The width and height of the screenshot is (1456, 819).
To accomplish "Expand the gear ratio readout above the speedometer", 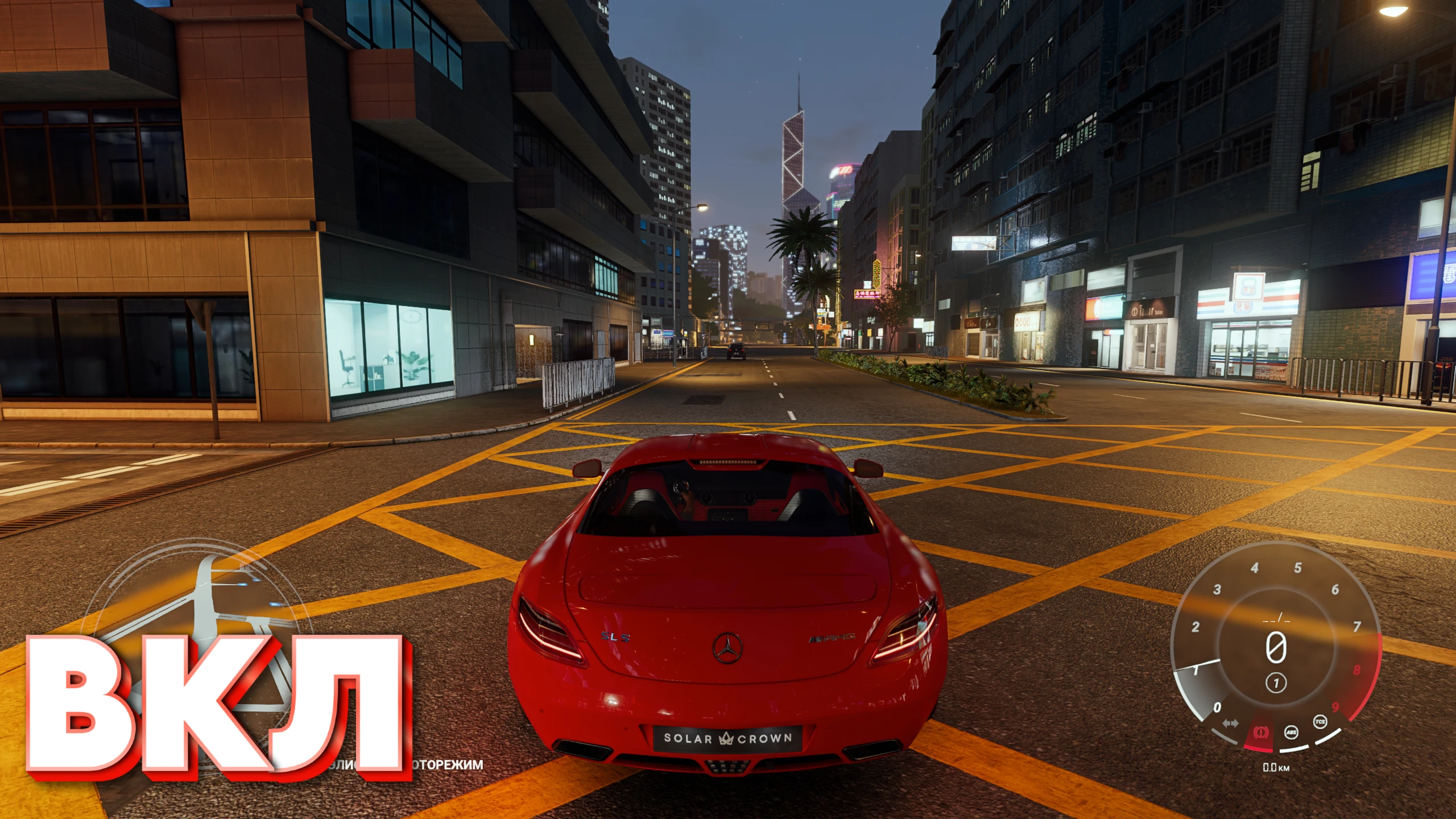I will coord(1275,619).
